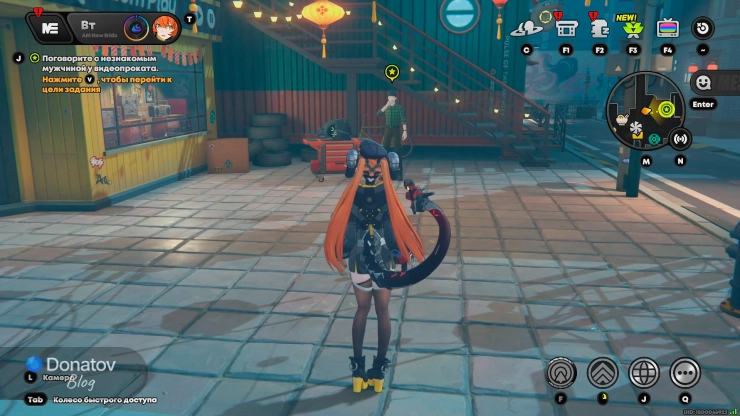Click the circular rewind arrow icon

[703, 28]
